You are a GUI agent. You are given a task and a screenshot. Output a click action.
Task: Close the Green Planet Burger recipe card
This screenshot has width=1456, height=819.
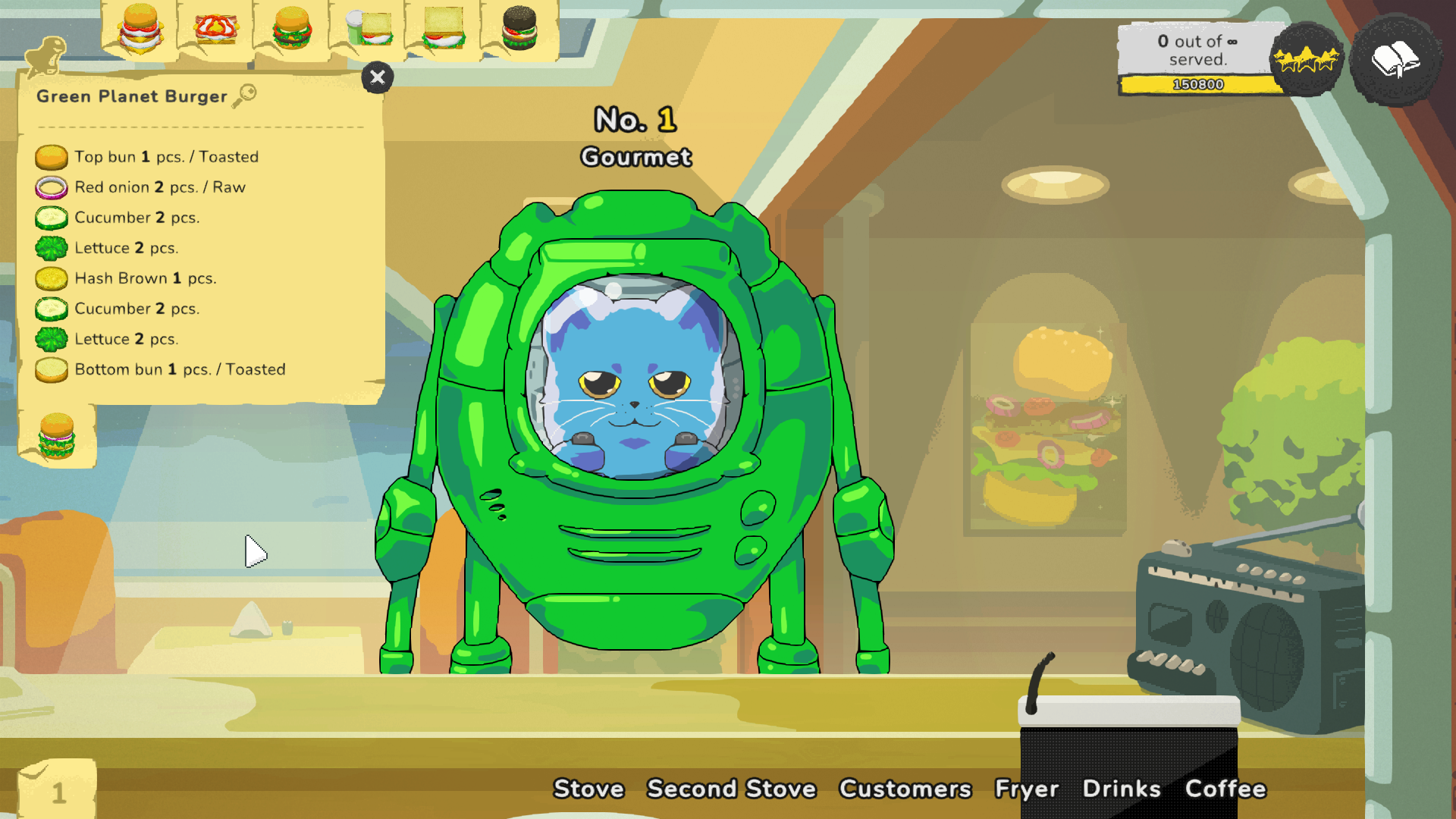[378, 78]
